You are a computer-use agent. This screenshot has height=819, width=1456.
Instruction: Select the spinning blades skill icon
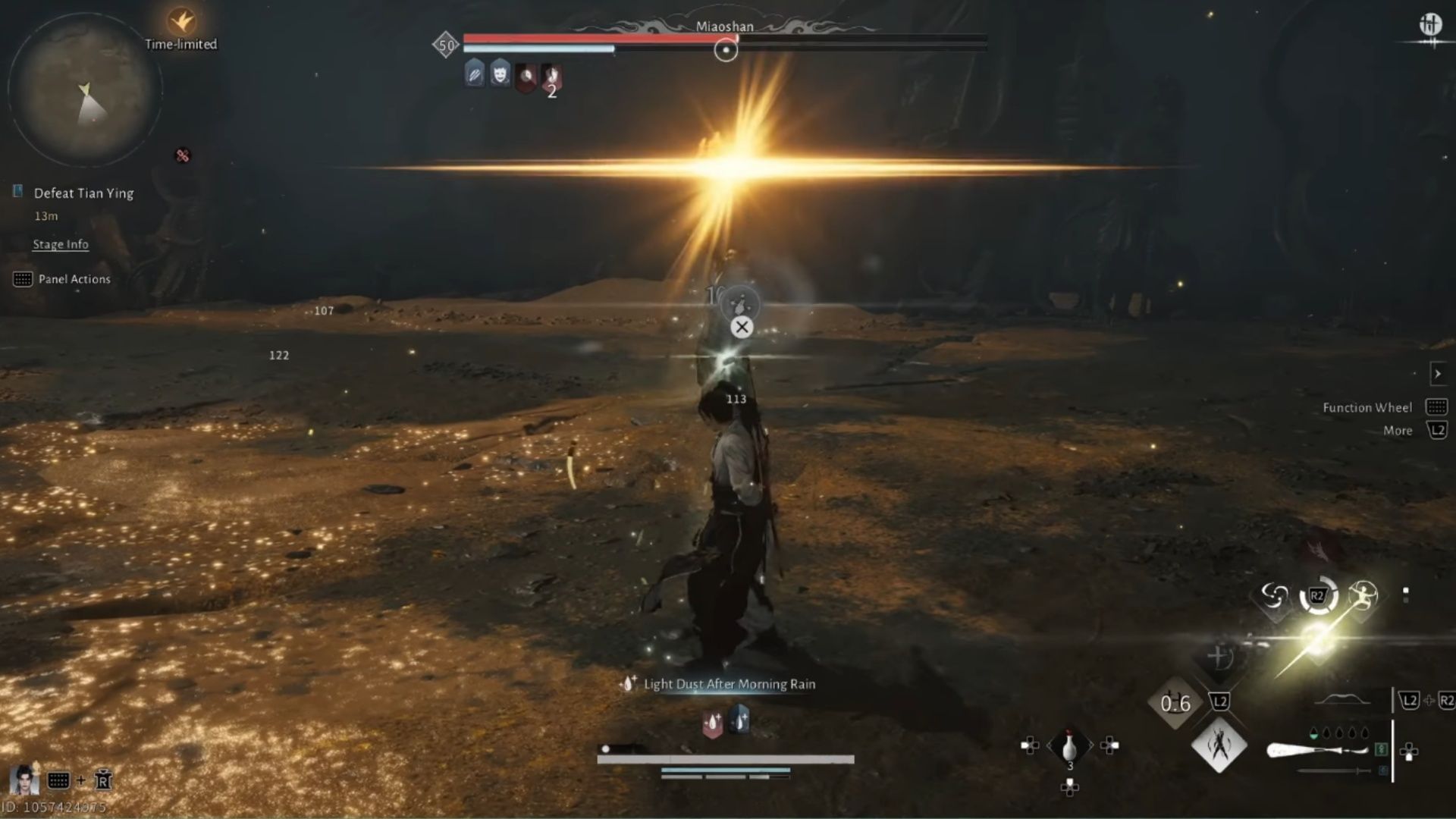tap(1273, 595)
